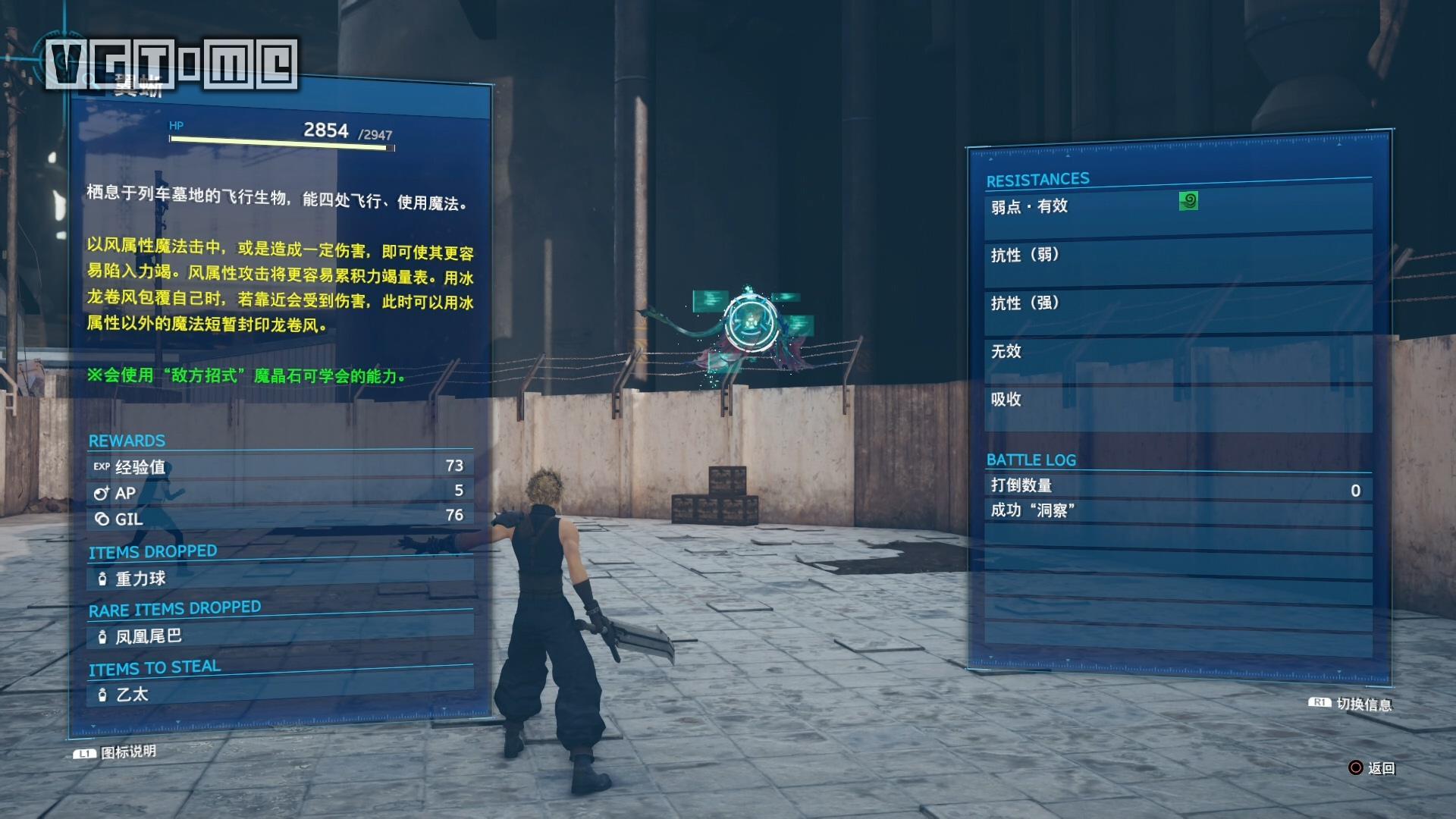Screen dimensions: 1456x819
Task: Click the green wind weakness icon
Action: point(1188,201)
